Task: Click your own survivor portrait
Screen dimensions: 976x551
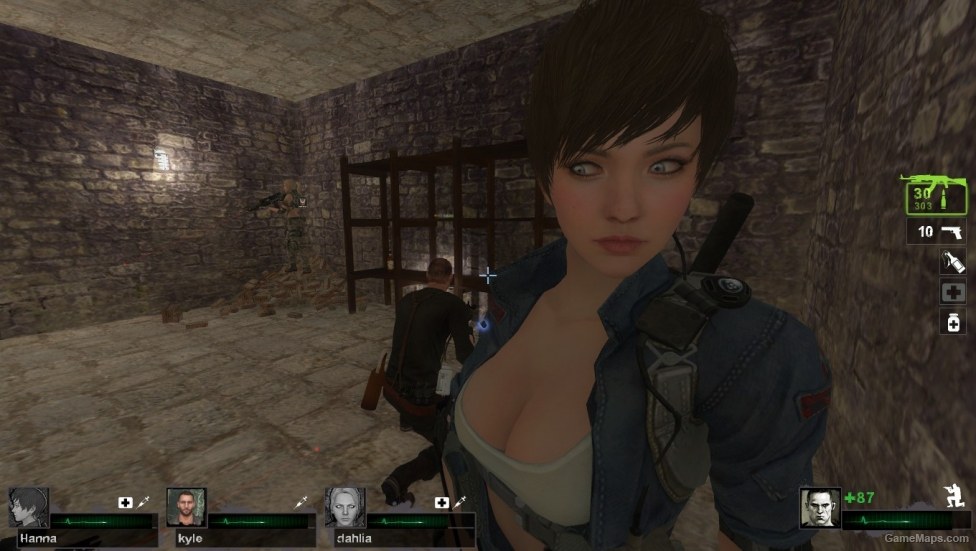Action: (x=819, y=507)
